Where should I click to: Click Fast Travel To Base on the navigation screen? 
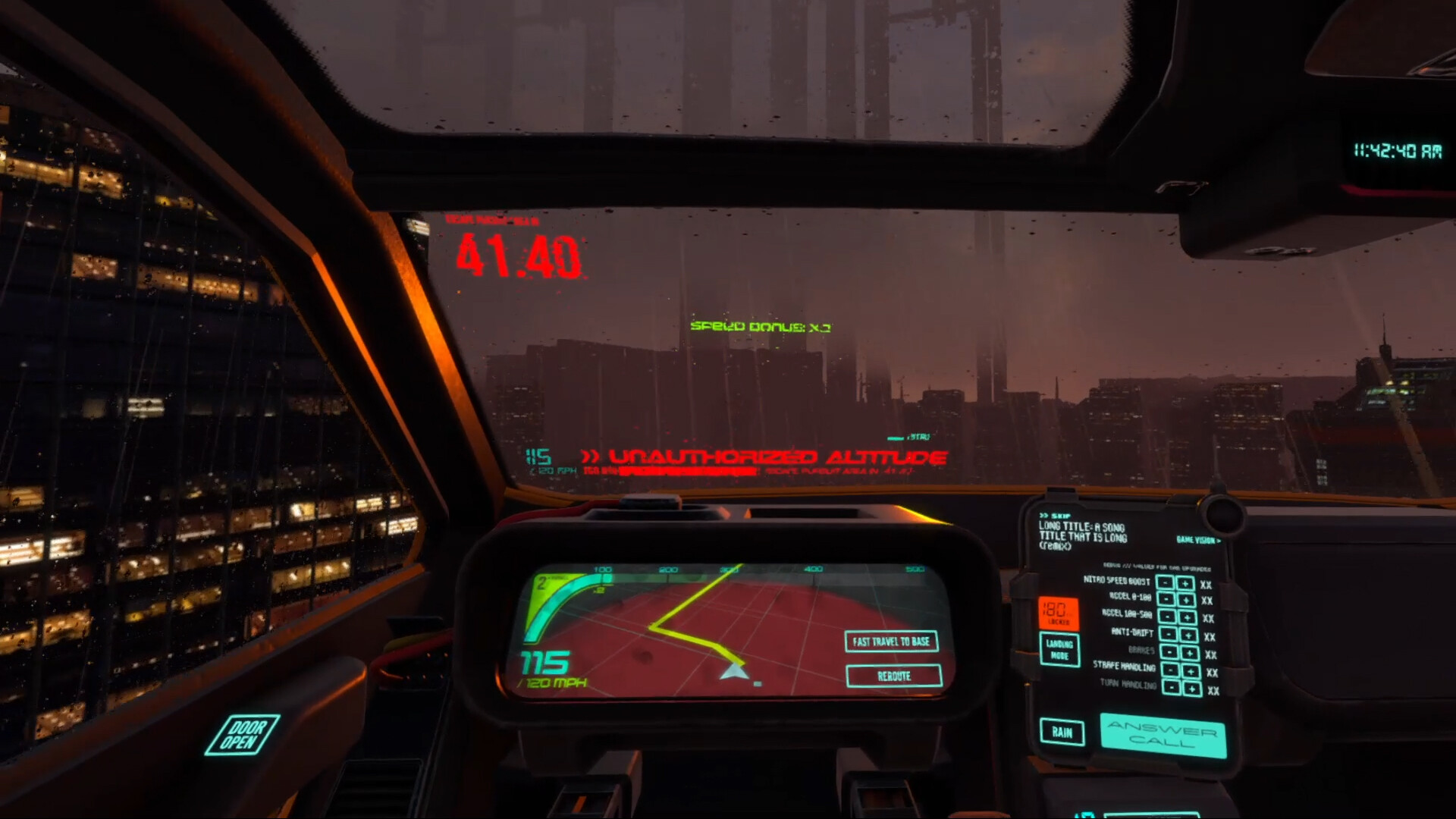(893, 642)
